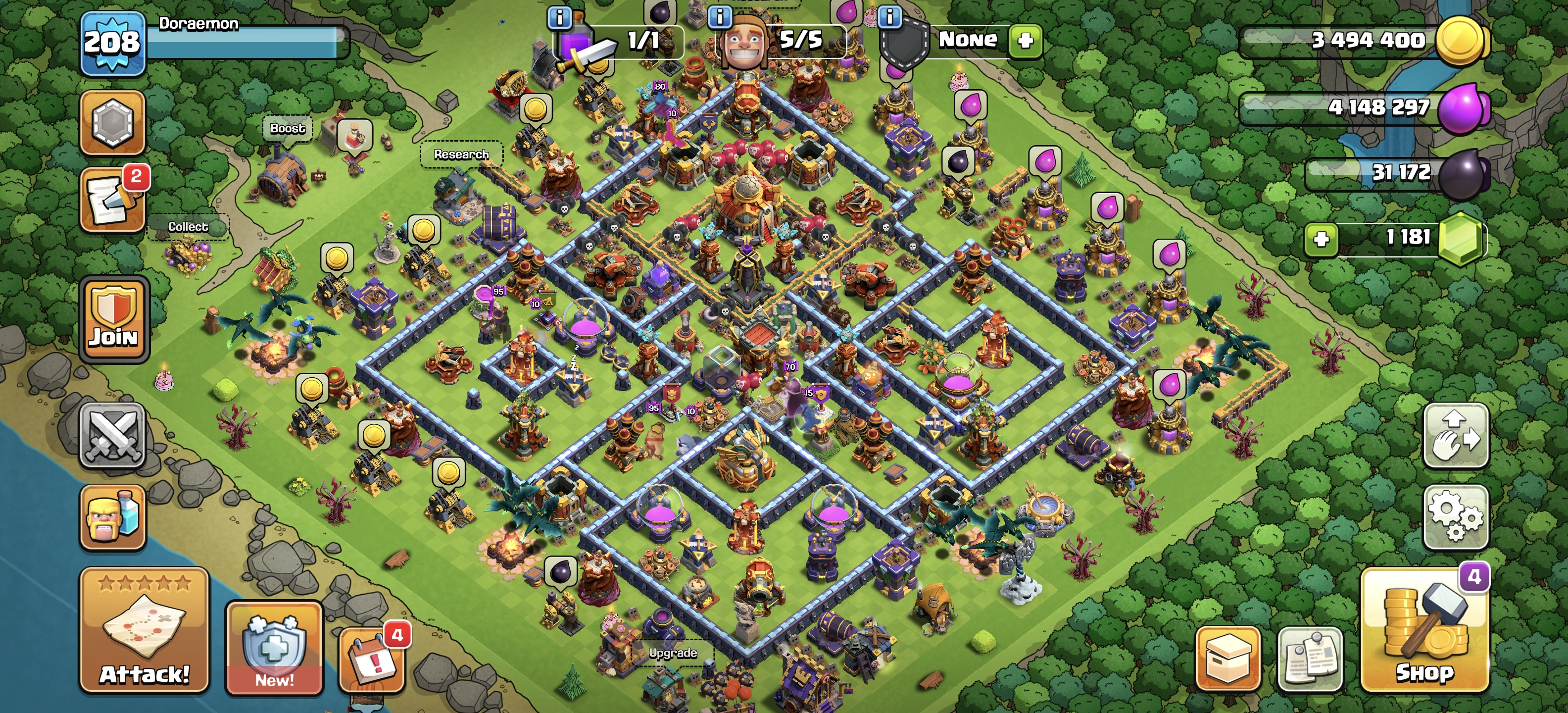1568x713 pixels.
Task: Open the Attack! map button
Action: click(144, 631)
